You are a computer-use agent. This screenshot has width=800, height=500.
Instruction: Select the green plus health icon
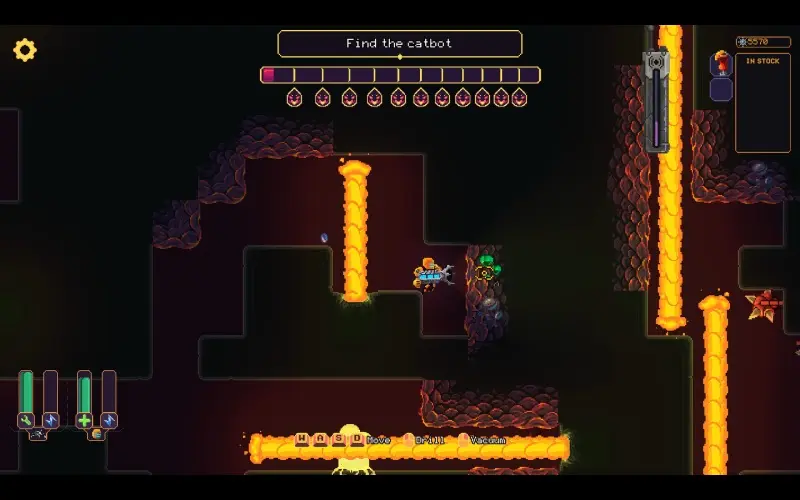pyautogui.click(x=84, y=420)
